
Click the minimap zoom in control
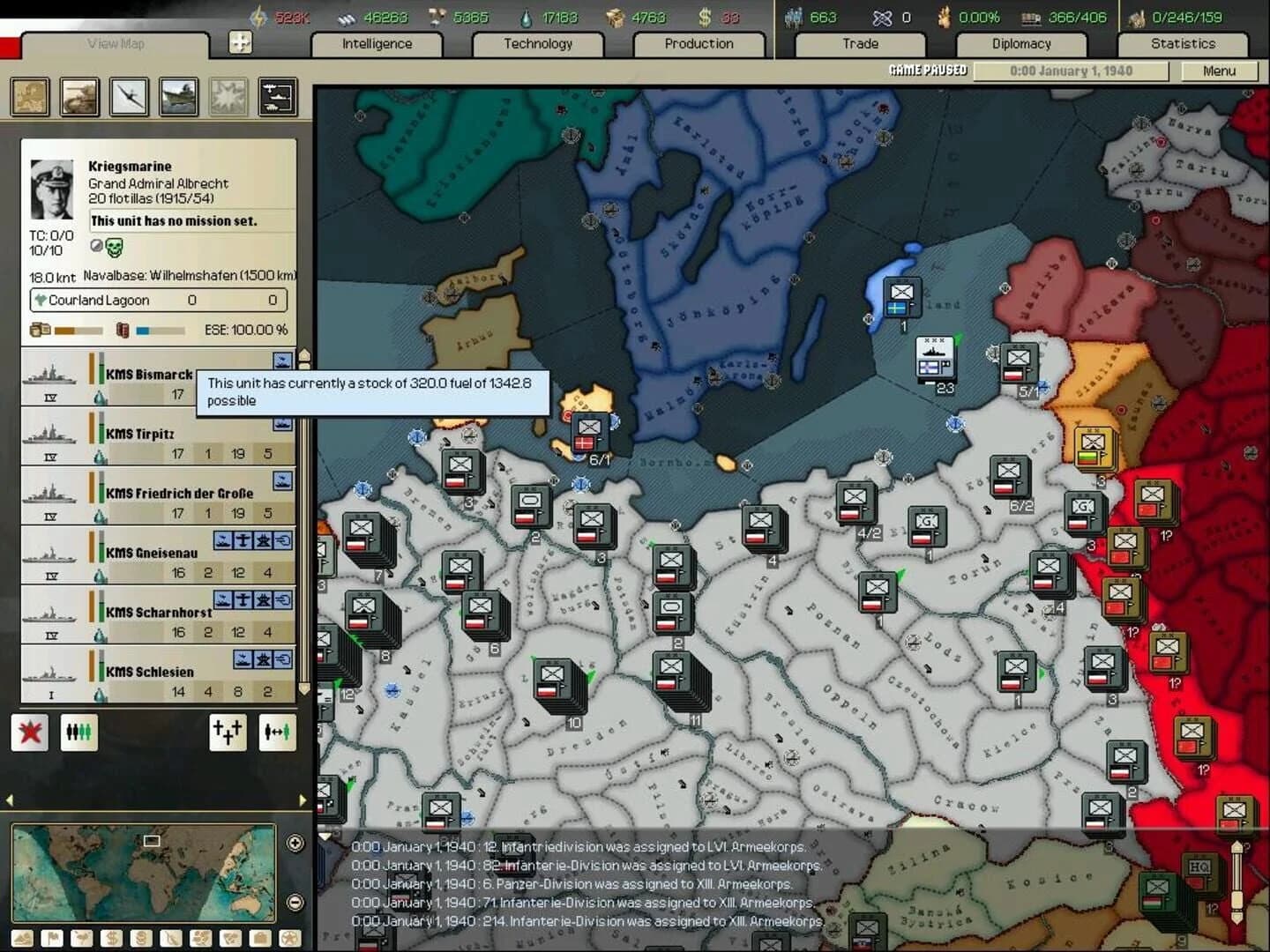click(x=295, y=843)
